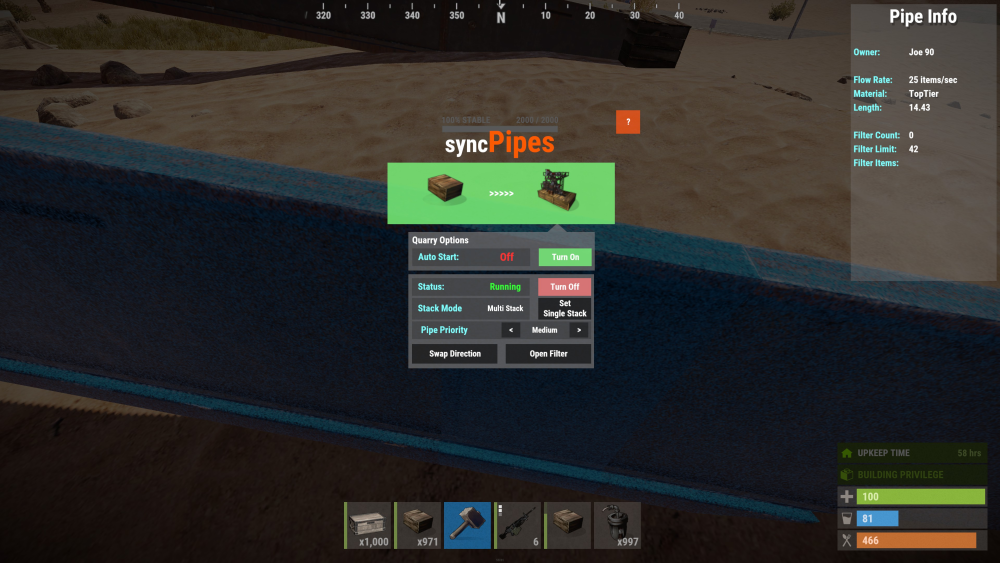Select the rifle hotbar slot
This screenshot has width=1000, height=563.
[517, 525]
